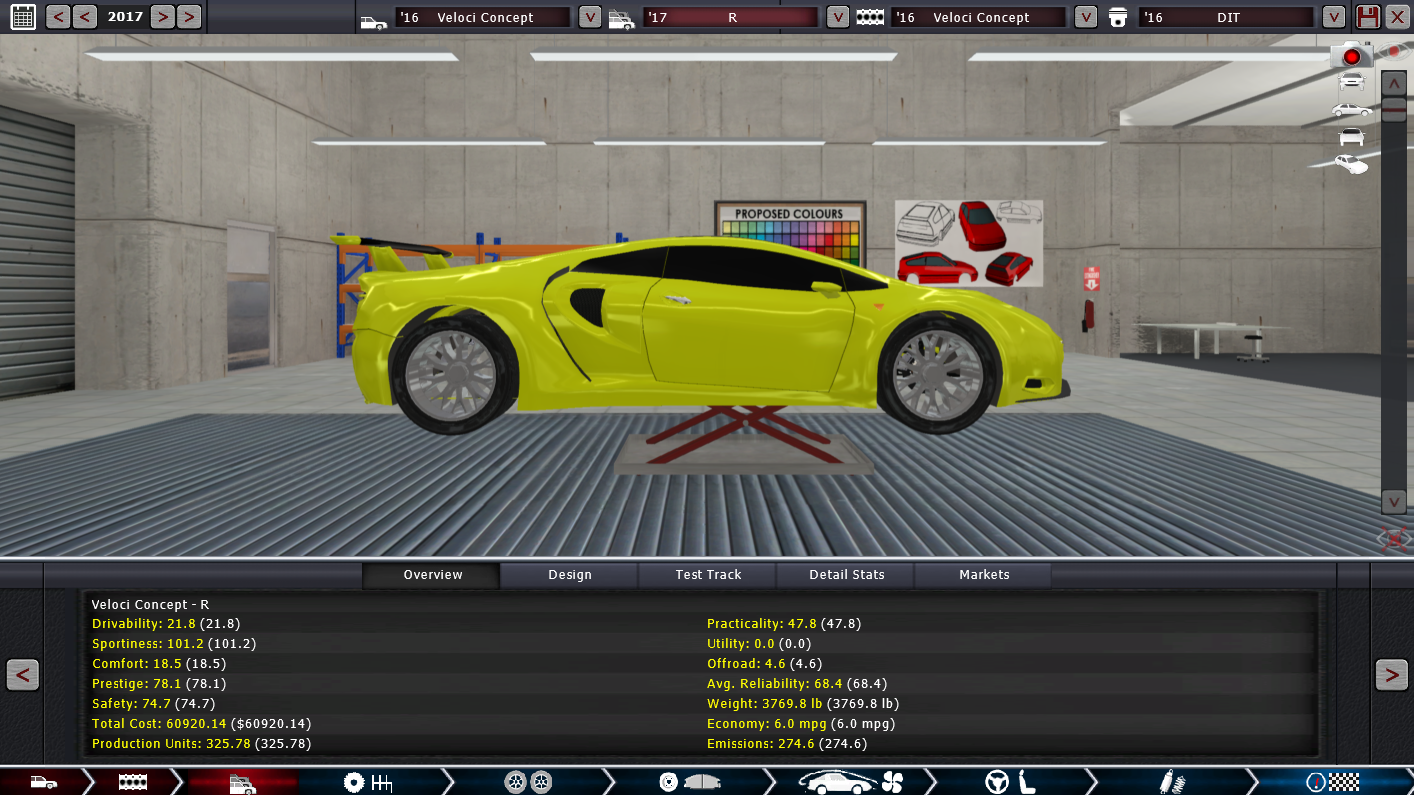Select the Overview tab
The width and height of the screenshot is (1414, 795).
pyautogui.click(x=432, y=575)
